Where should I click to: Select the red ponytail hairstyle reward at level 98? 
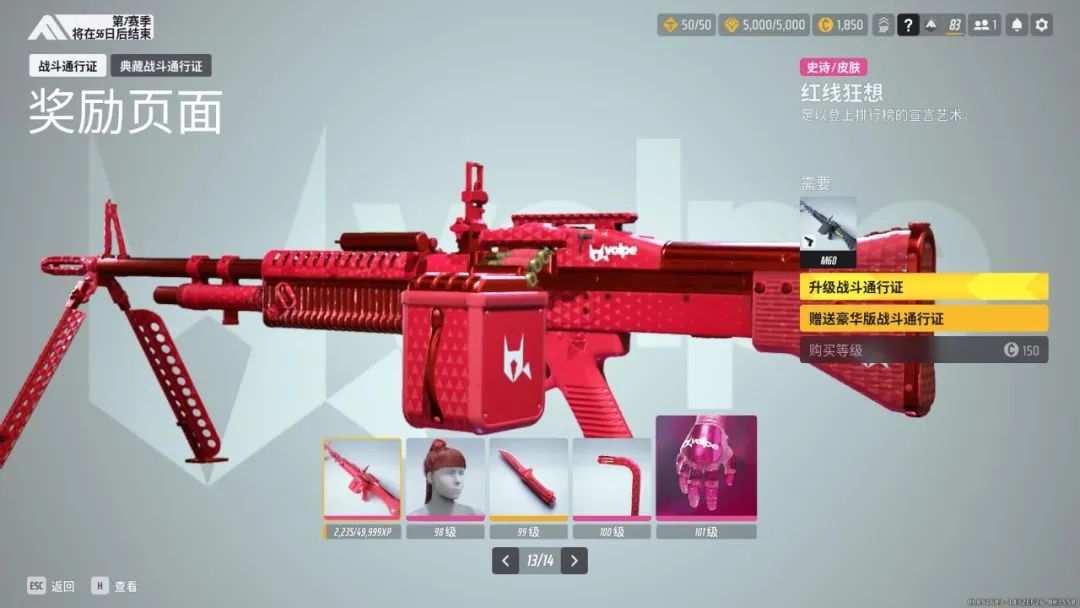[x=445, y=478]
